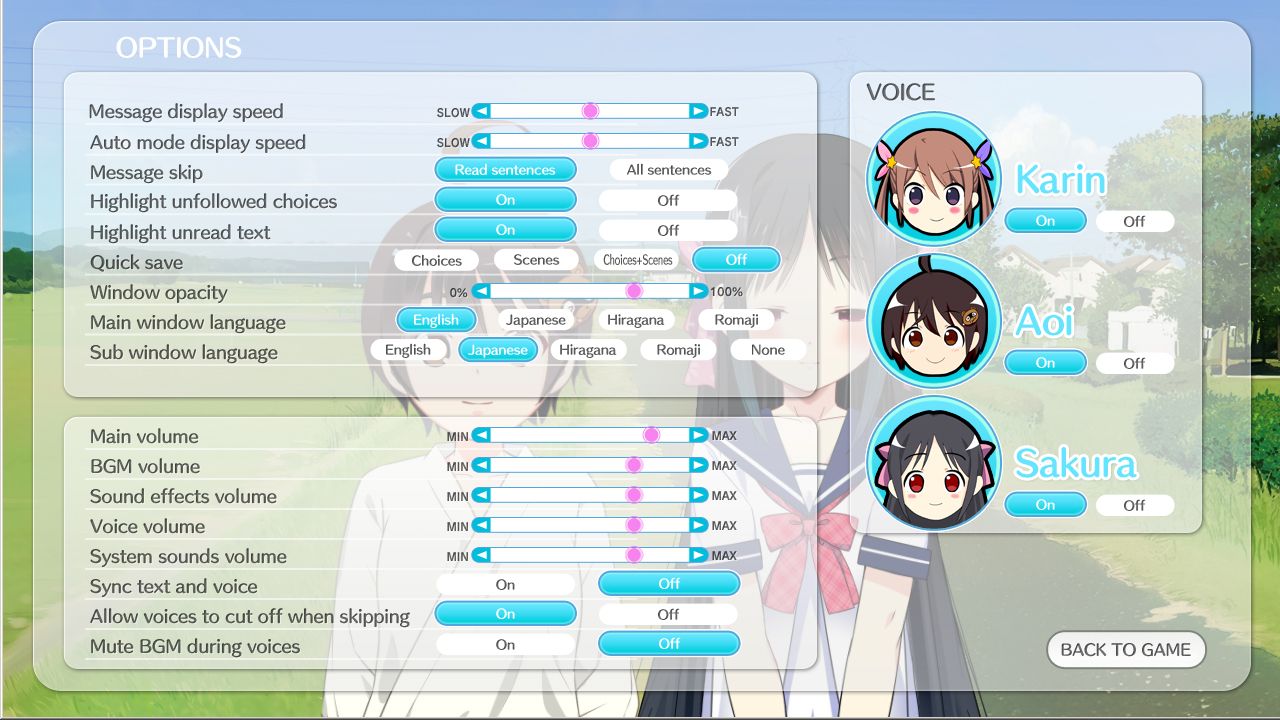This screenshot has height=720, width=1280.
Task: Click the left arrow on Message display speed slider
Action: [481, 110]
